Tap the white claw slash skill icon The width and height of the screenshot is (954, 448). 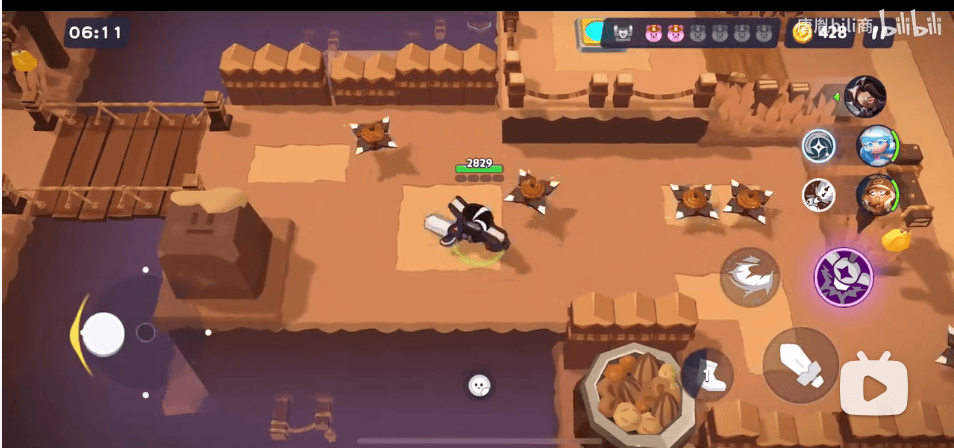click(818, 194)
